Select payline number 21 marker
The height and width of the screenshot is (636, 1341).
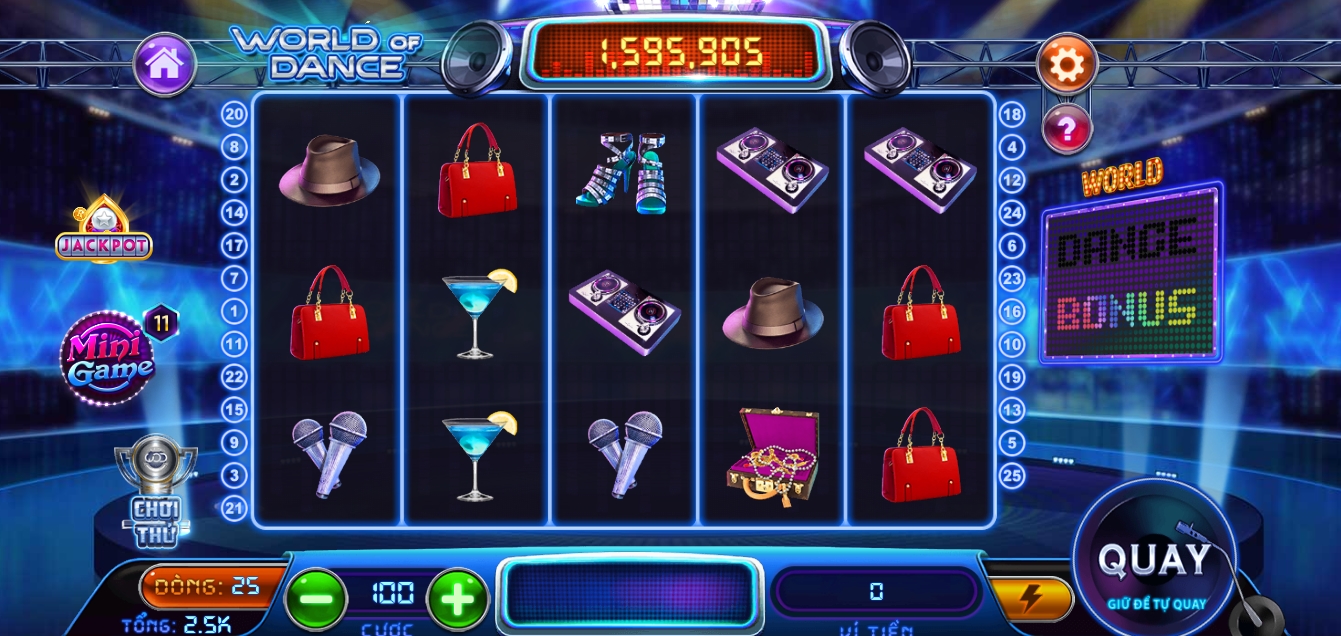pyautogui.click(x=235, y=508)
